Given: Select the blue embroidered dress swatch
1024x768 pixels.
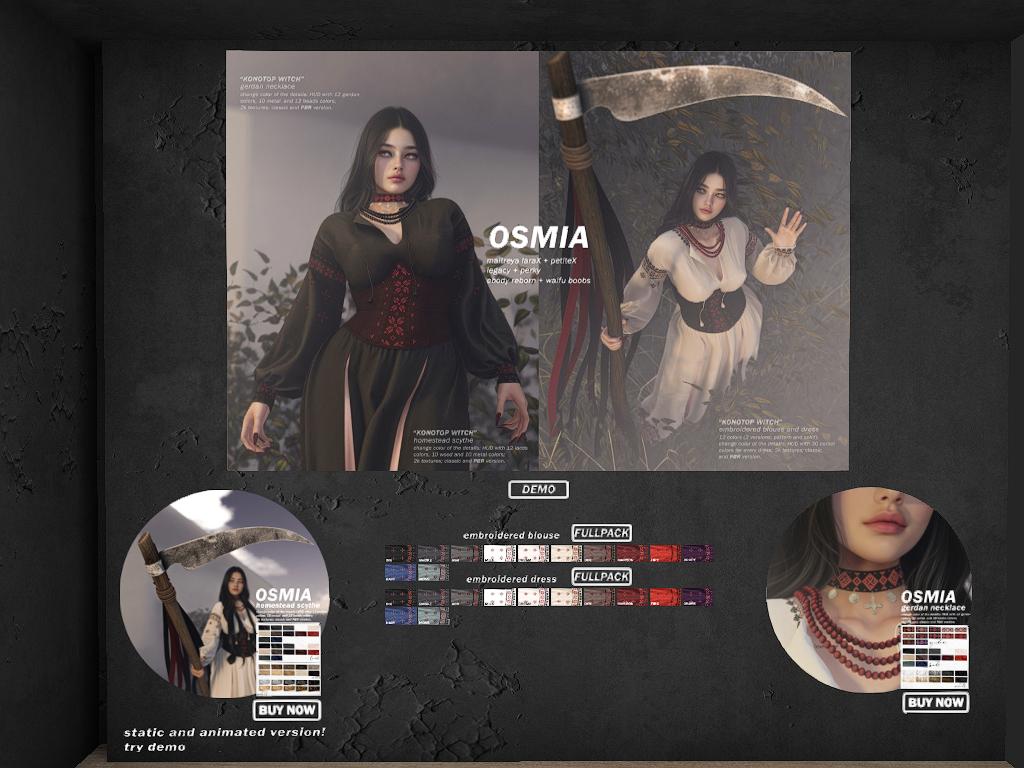Looking at the screenshot, I should (400, 616).
